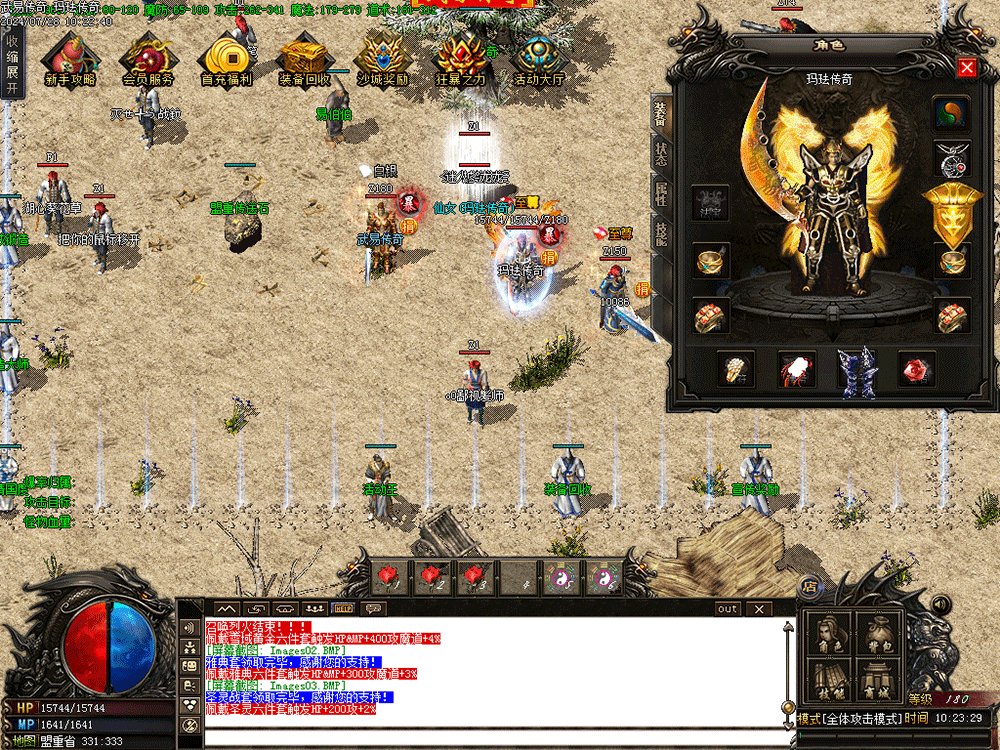Close the character (角色) equipment panel
This screenshot has width=1000, height=750.
pyautogui.click(x=966, y=68)
